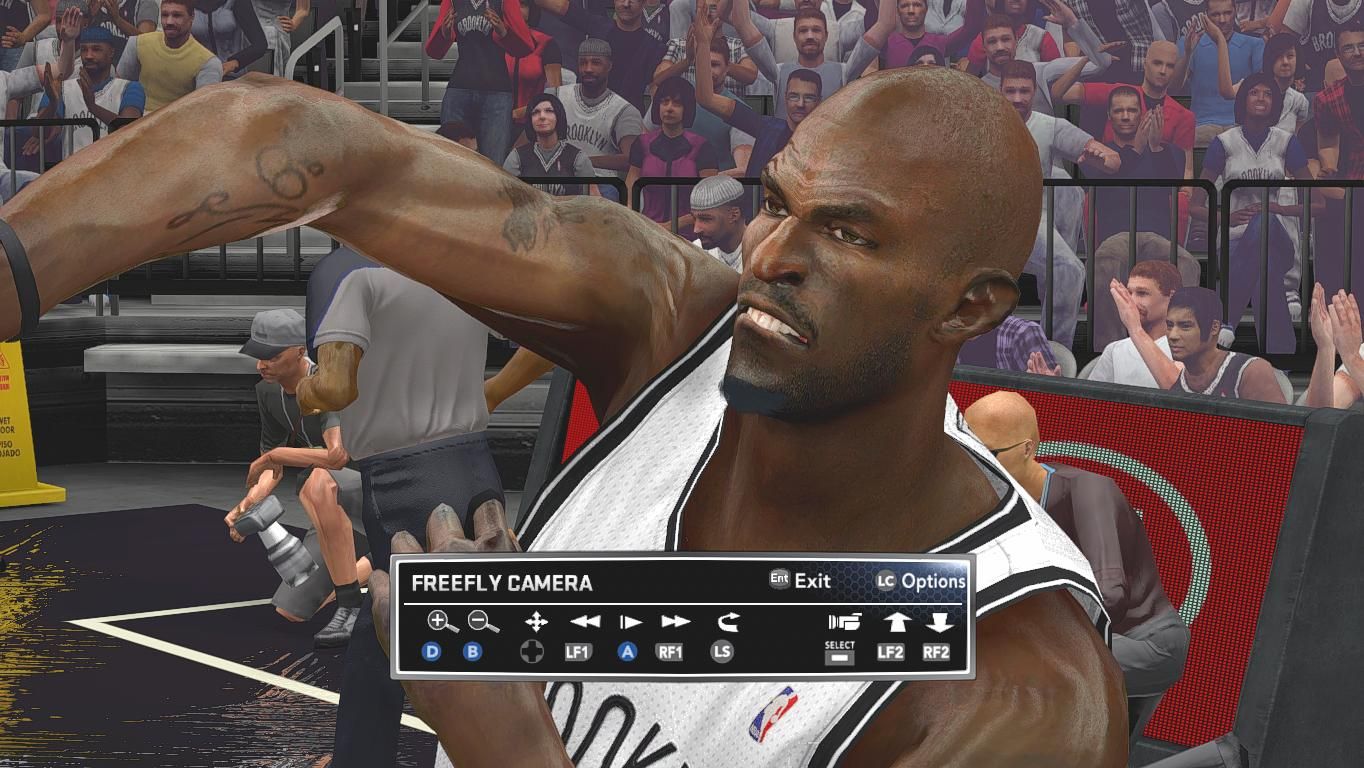Fast forward the replay with double-right arrows
1364x768 pixels.
pyautogui.click(x=675, y=622)
